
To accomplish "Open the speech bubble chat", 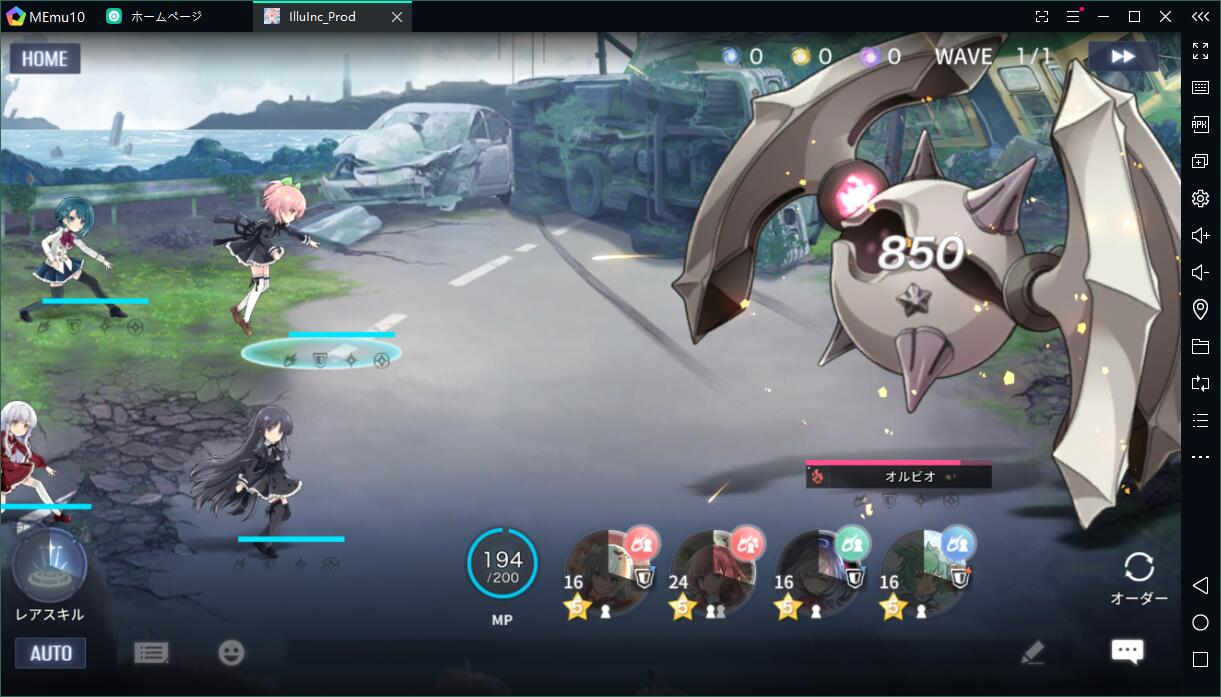I will (1127, 652).
